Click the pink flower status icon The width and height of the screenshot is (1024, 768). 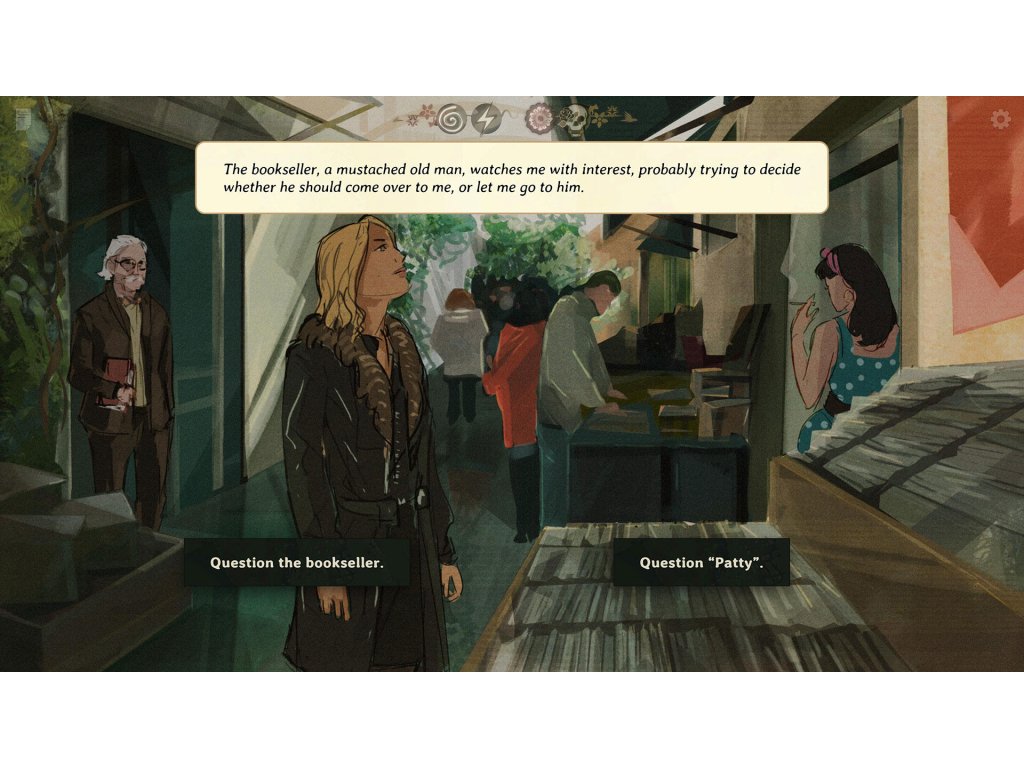540,120
